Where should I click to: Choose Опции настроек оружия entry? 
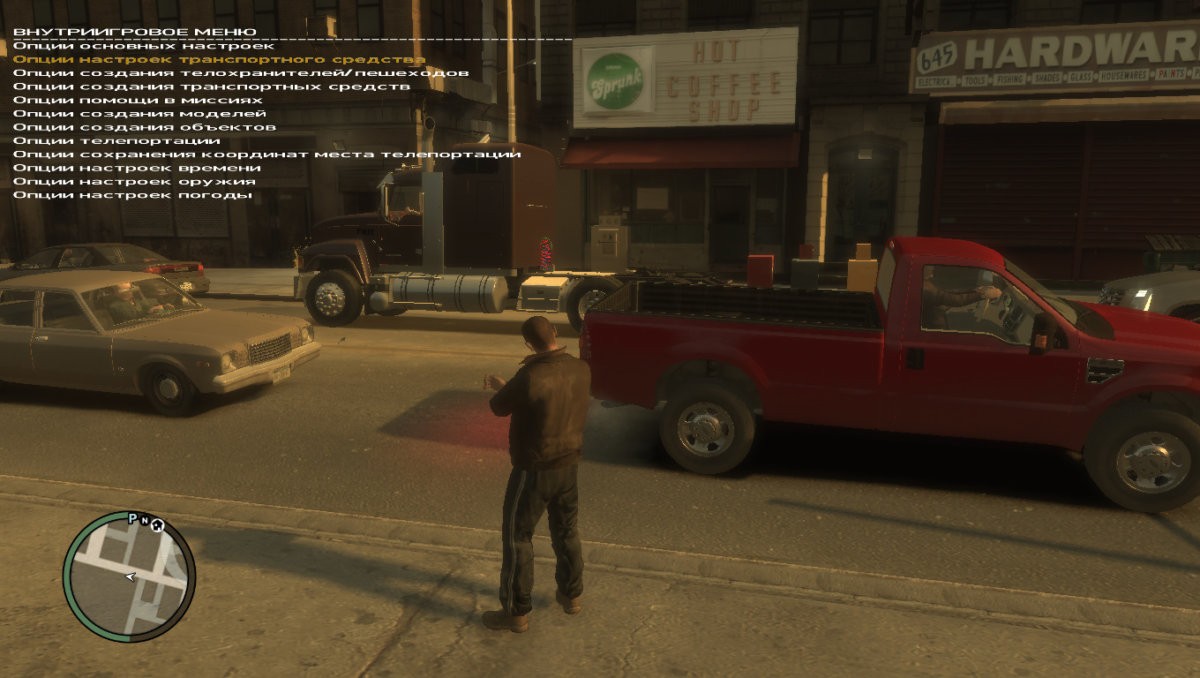click(x=134, y=181)
